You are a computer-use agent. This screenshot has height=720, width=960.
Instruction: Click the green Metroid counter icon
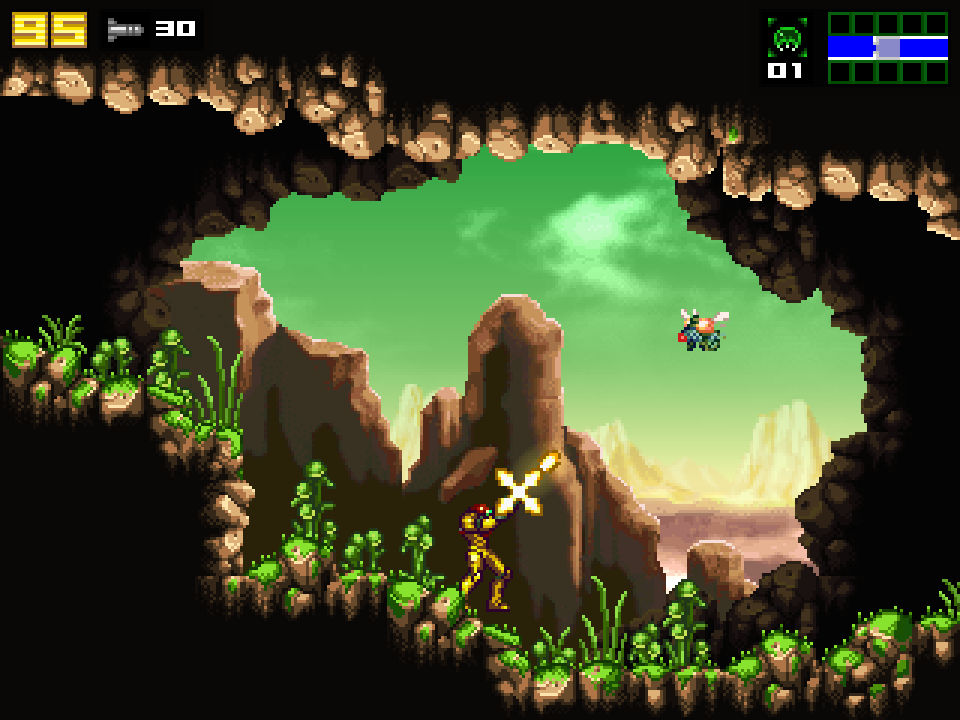(787, 38)
